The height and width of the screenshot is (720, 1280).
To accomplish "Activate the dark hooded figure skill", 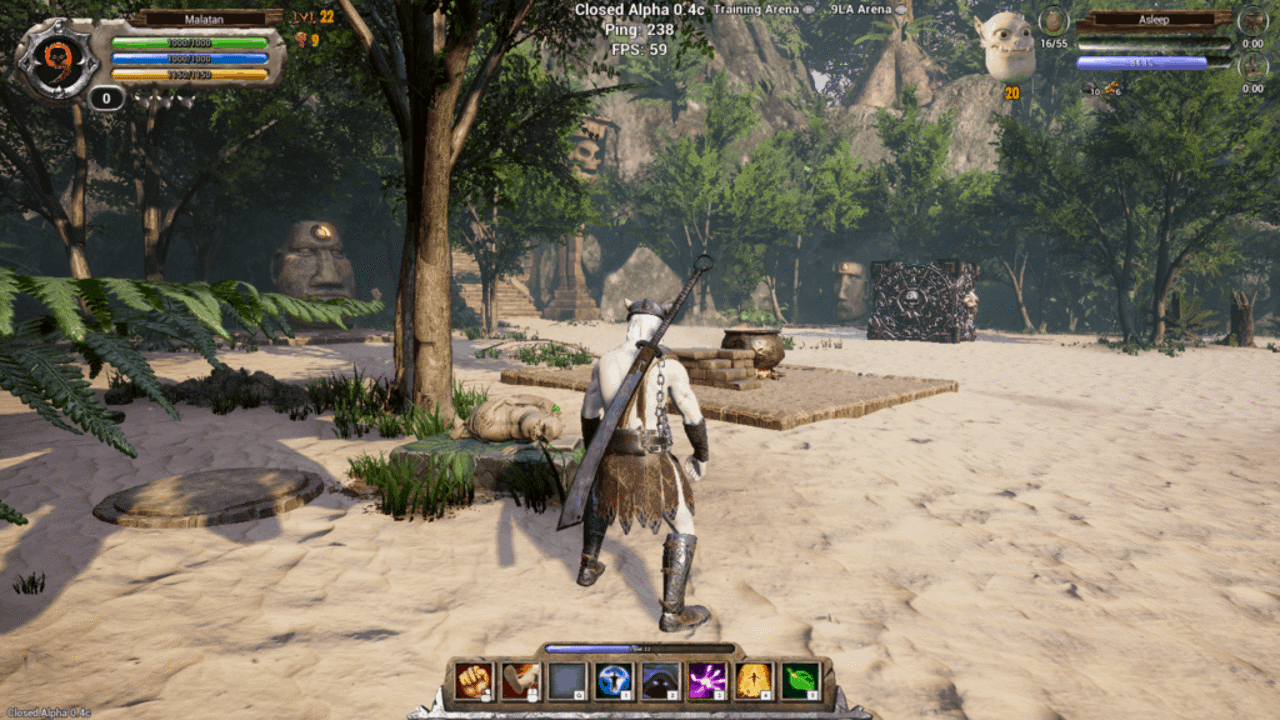I will (x=660, y=681).
